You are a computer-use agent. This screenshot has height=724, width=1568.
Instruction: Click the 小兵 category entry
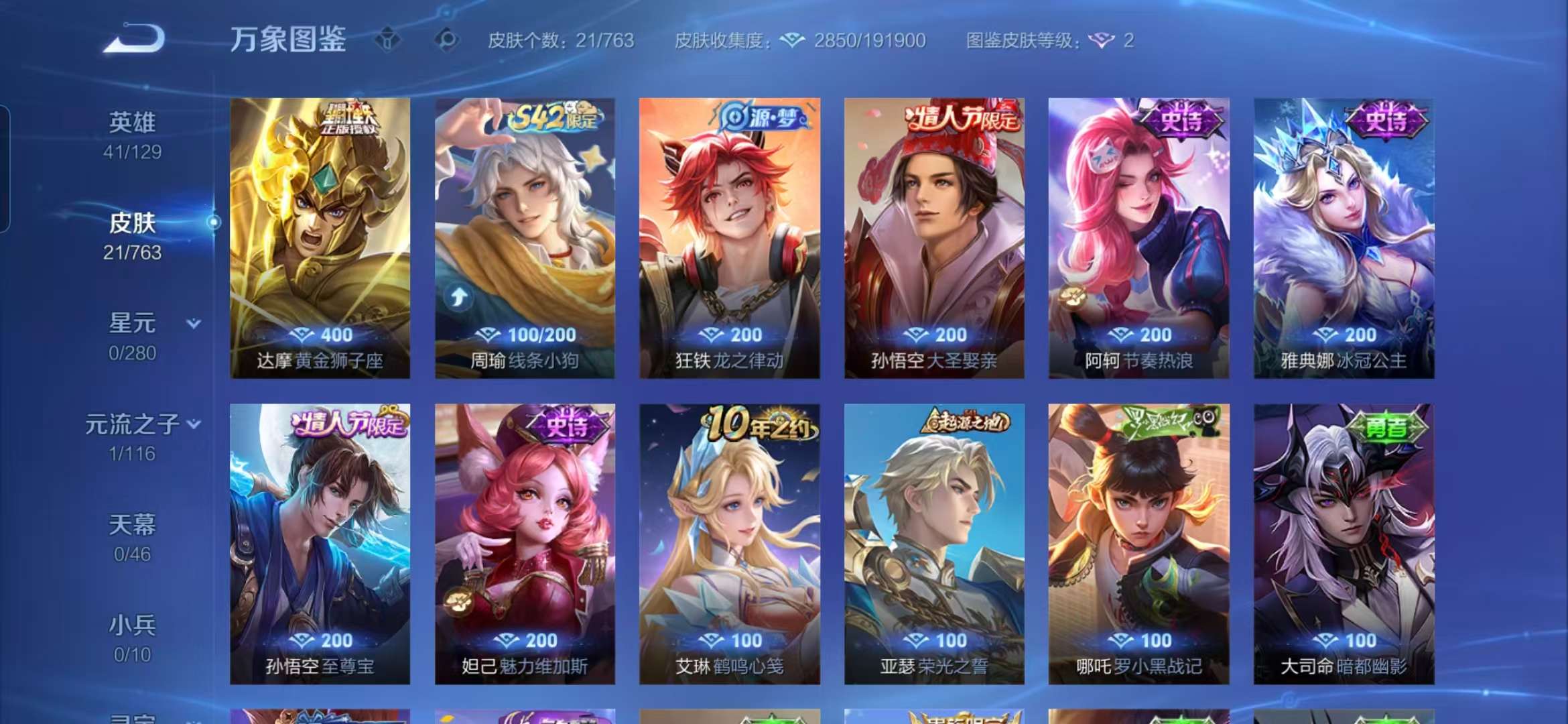pos(133,623)
